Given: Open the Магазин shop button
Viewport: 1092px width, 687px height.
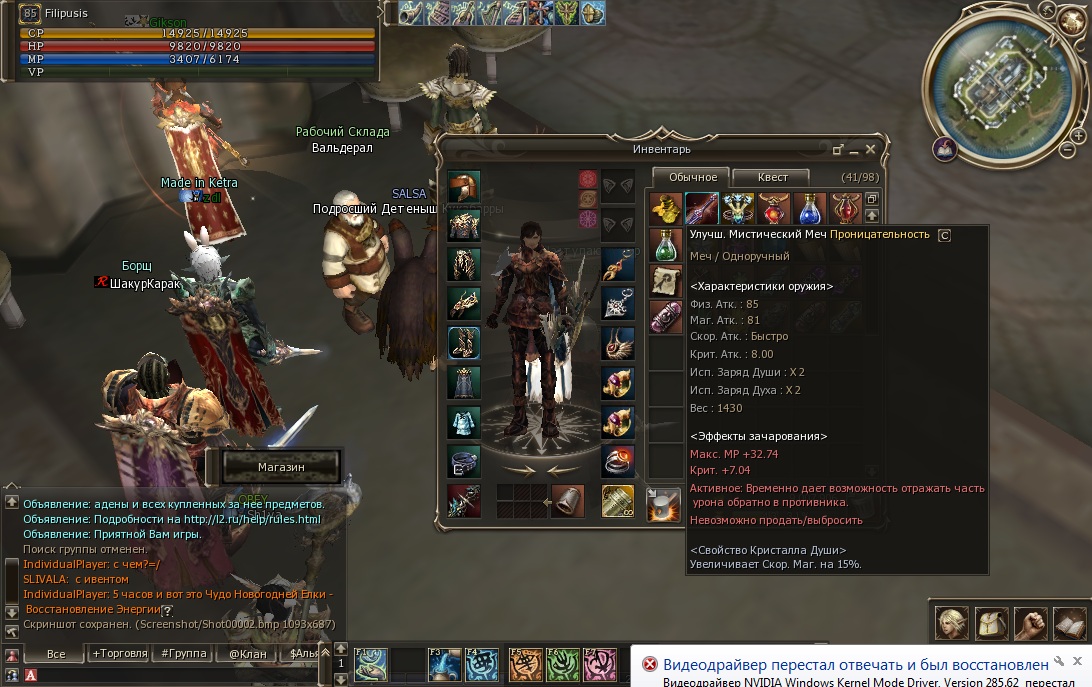Looking at the screenshot, I should [279, 467].
